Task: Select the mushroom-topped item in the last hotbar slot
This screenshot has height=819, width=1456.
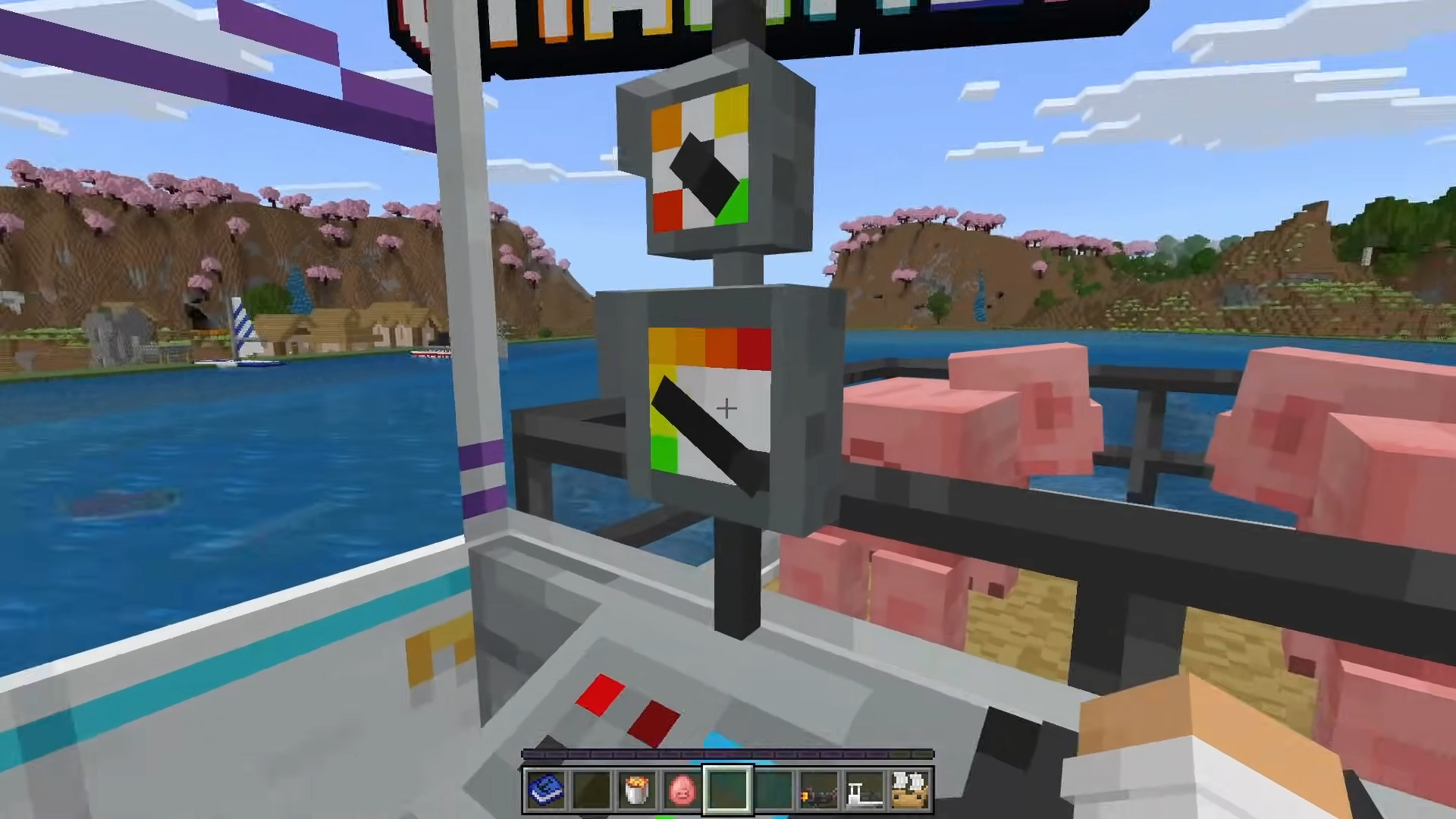Action: coord(910,790)
